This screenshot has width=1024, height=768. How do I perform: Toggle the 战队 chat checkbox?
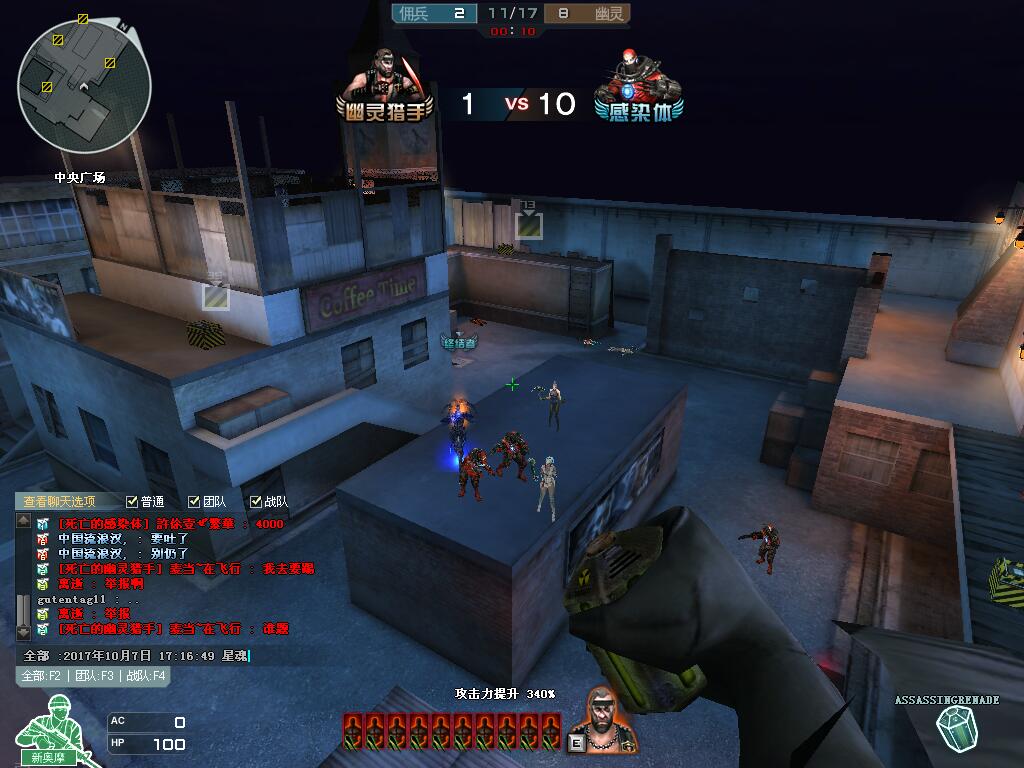(256, 502)
